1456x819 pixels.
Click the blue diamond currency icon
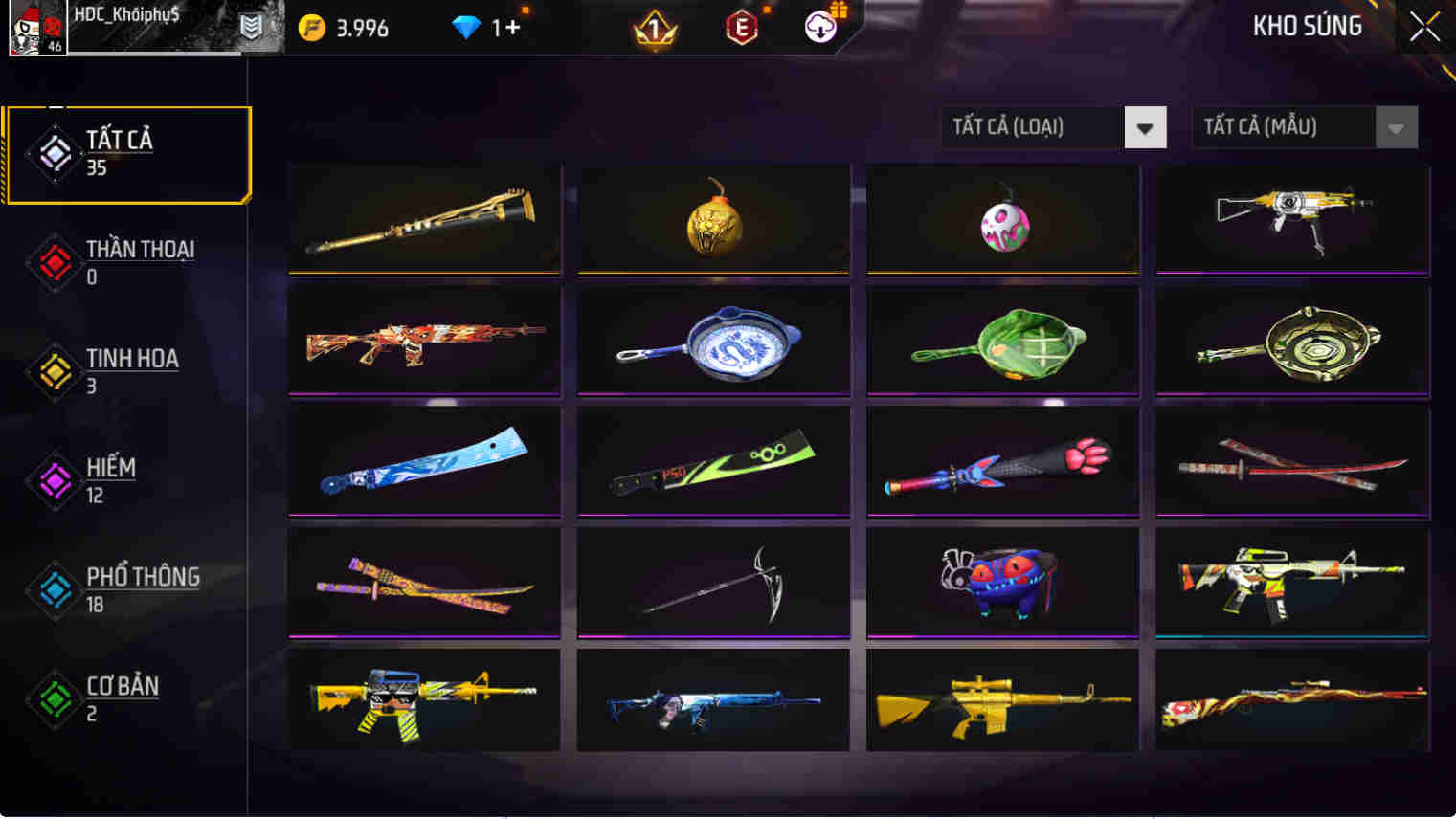466,28
